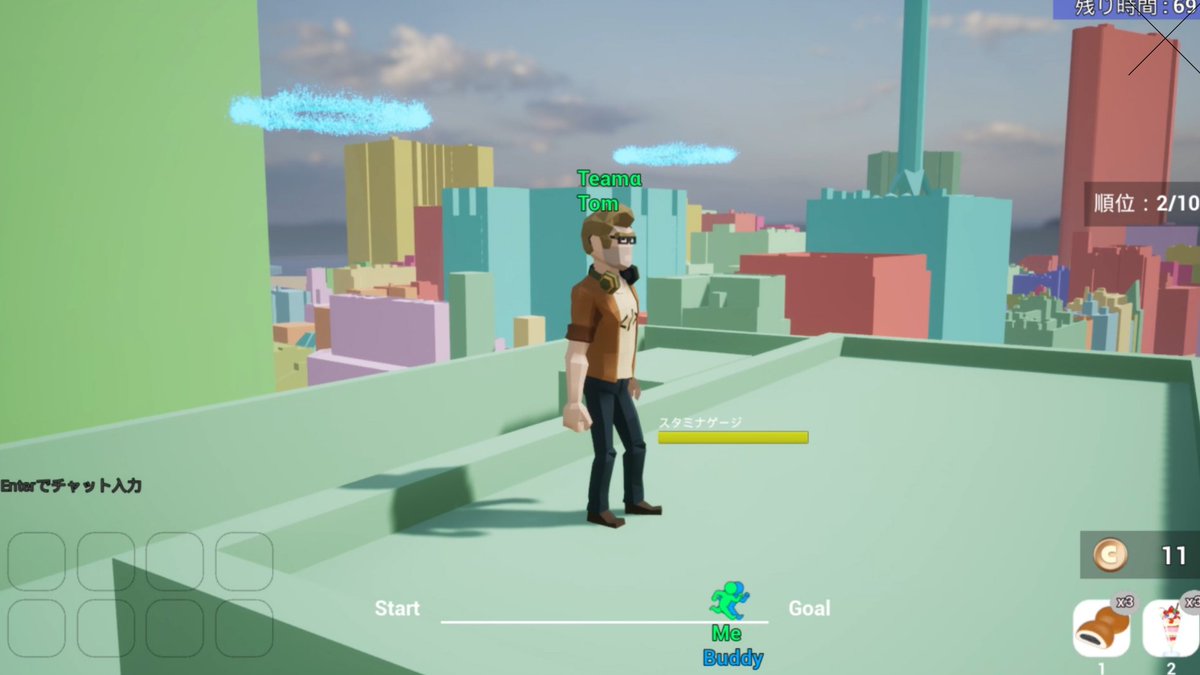Click the green runner marker on the progress bar
This screenshot has width=1200, height=675.
tap(729, 601)
